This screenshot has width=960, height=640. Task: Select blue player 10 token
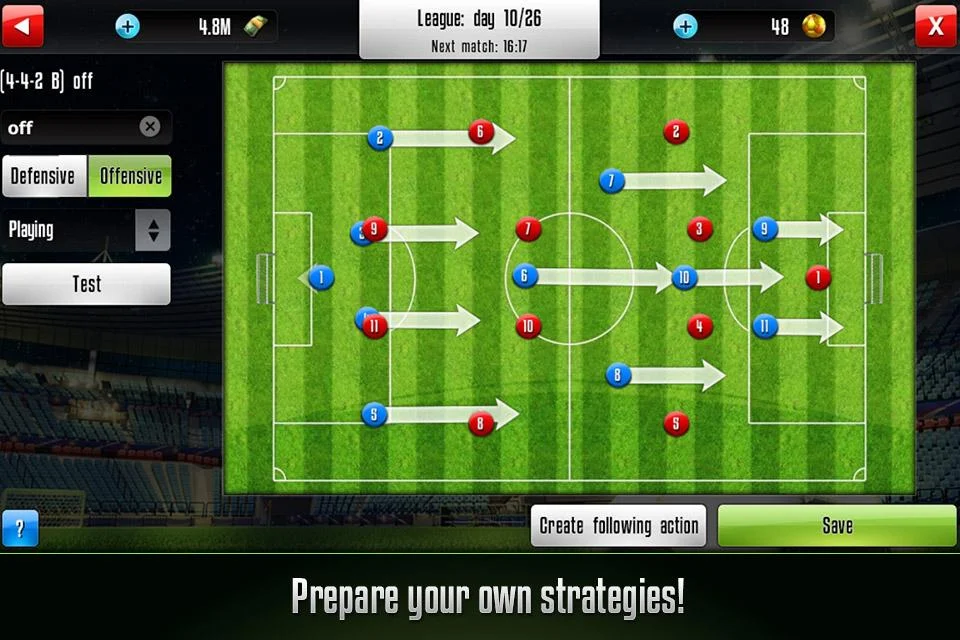(684, 277)
